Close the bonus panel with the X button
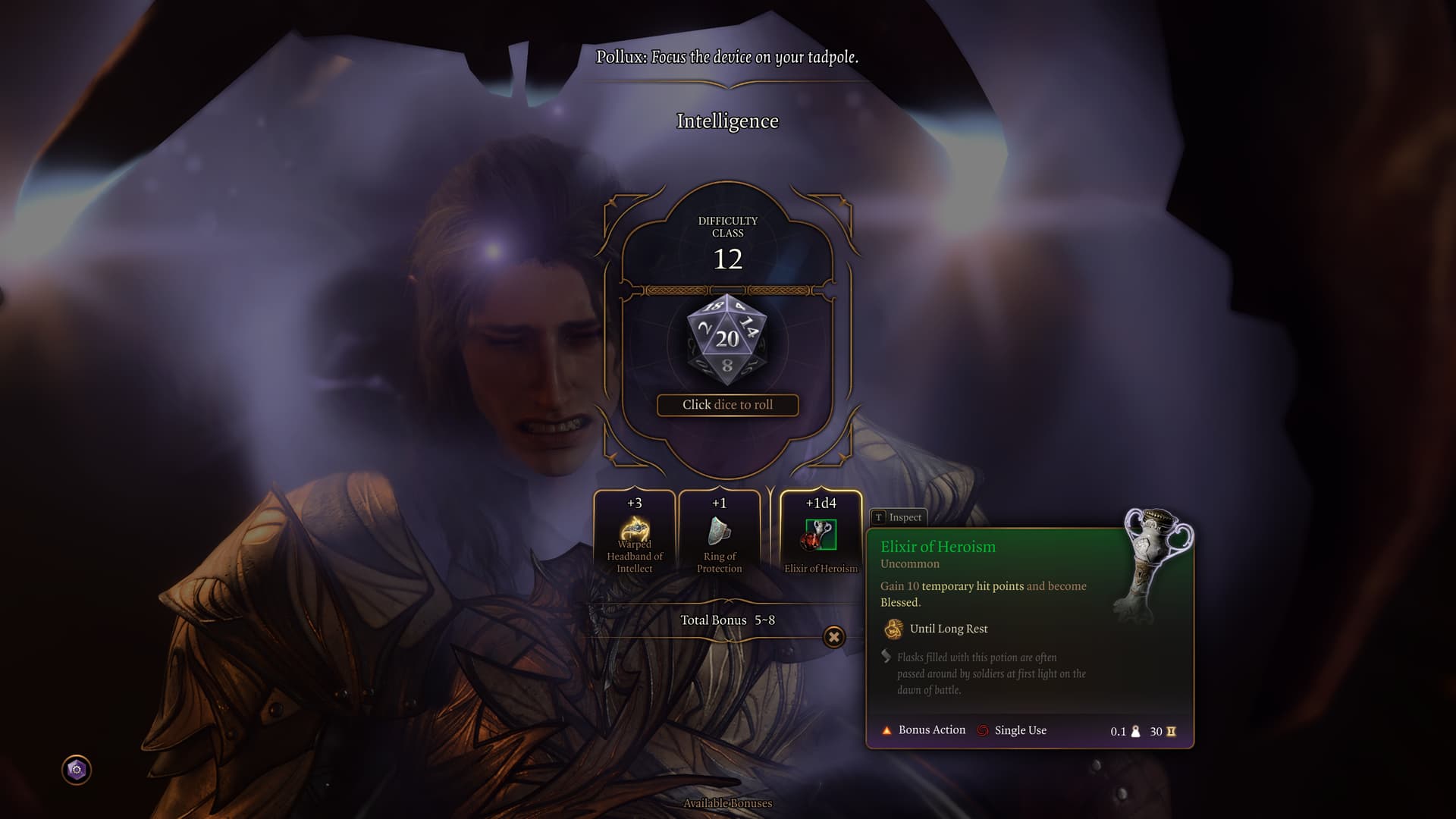The image size is (1456, 819). pos(833,637)
